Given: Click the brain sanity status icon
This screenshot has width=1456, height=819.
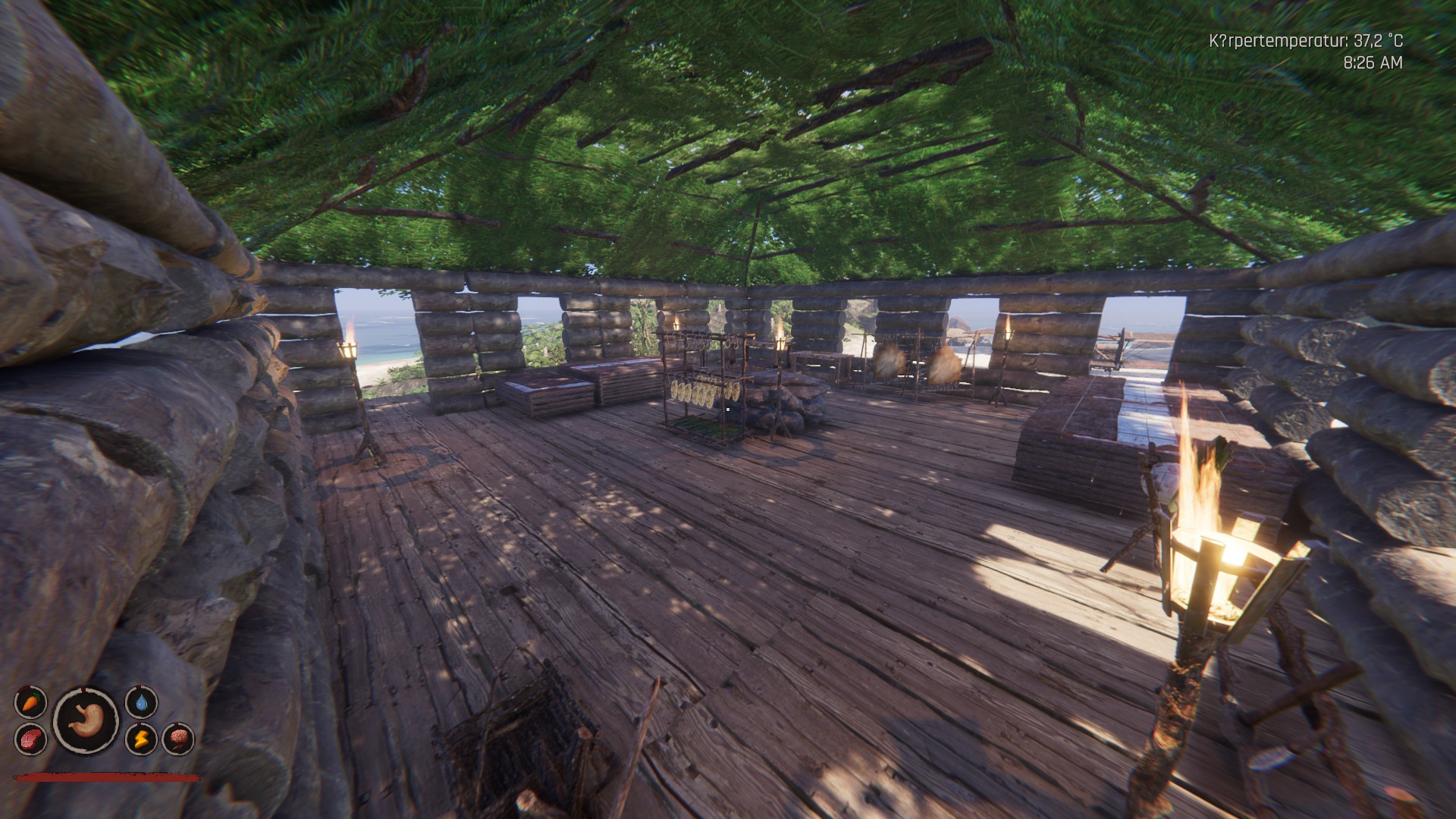Looking at the screenshot, I should coord(178,739).
